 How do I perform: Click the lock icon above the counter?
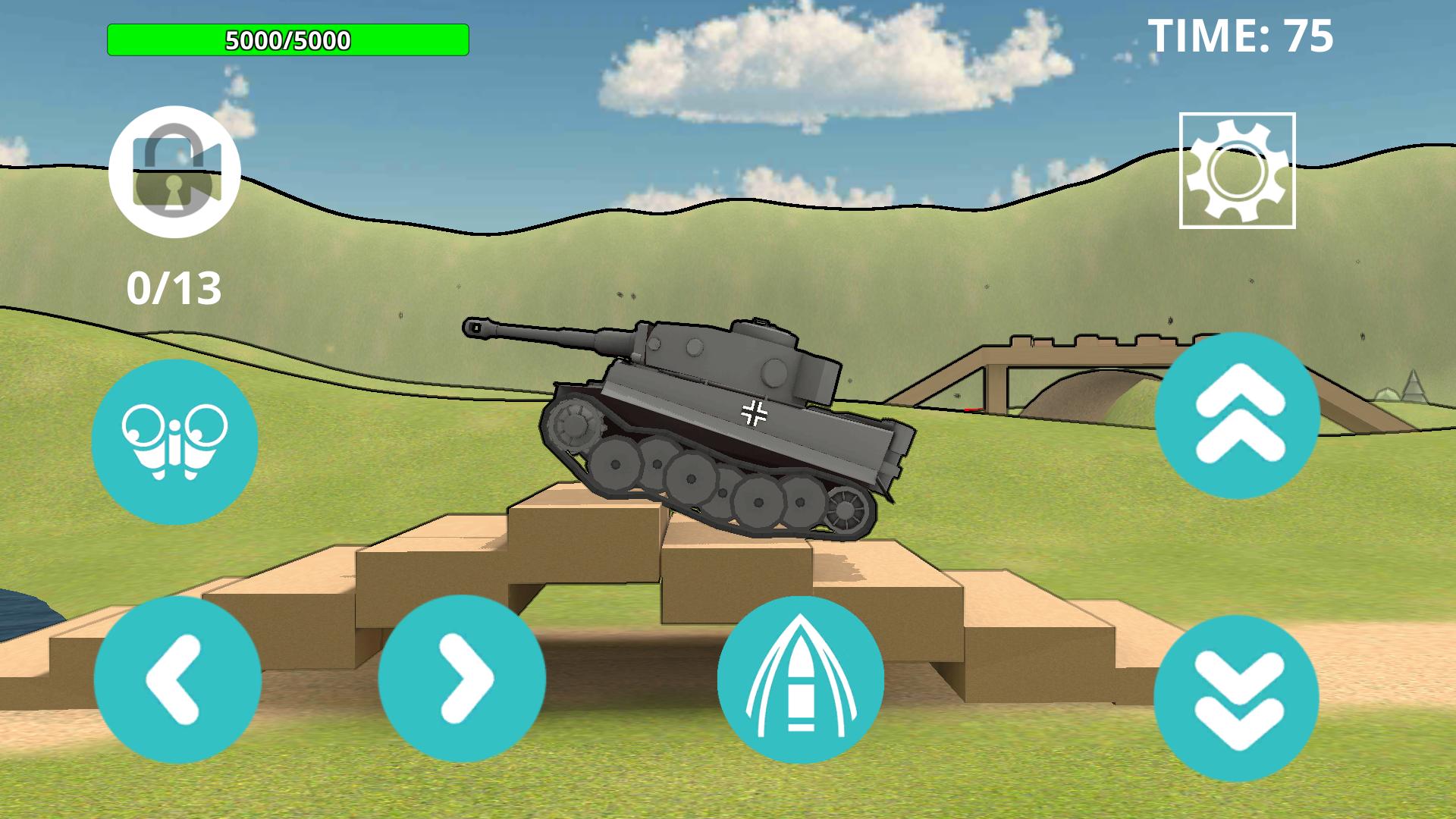pos(176,170)
